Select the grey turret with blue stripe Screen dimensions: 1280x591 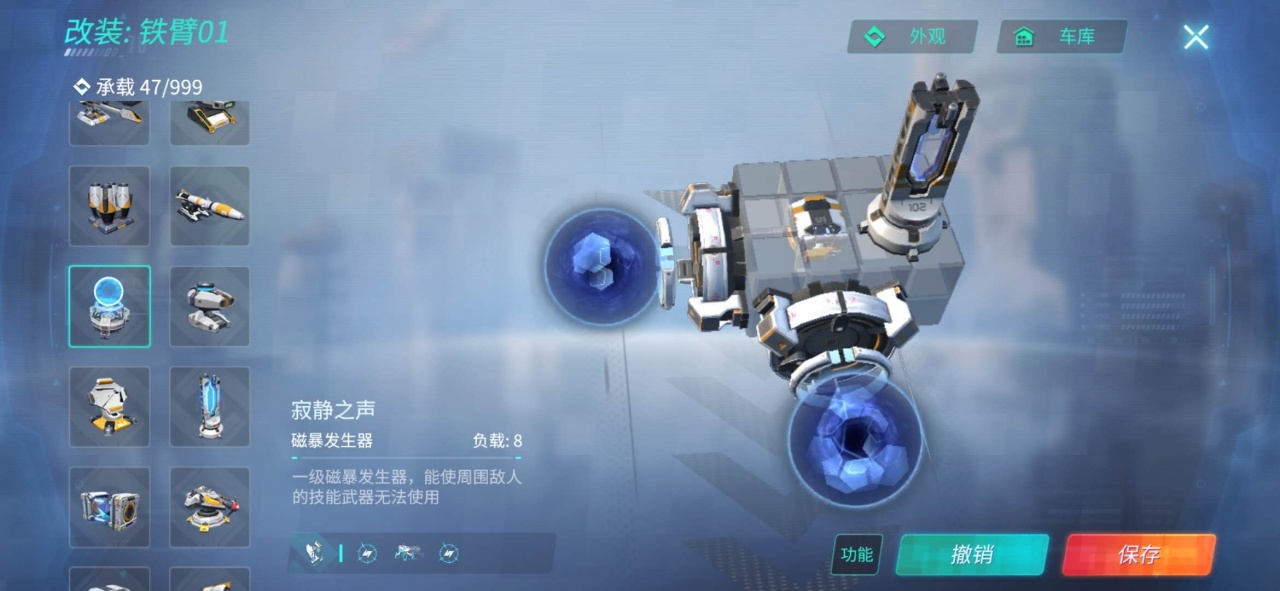(x=210, y=306)
